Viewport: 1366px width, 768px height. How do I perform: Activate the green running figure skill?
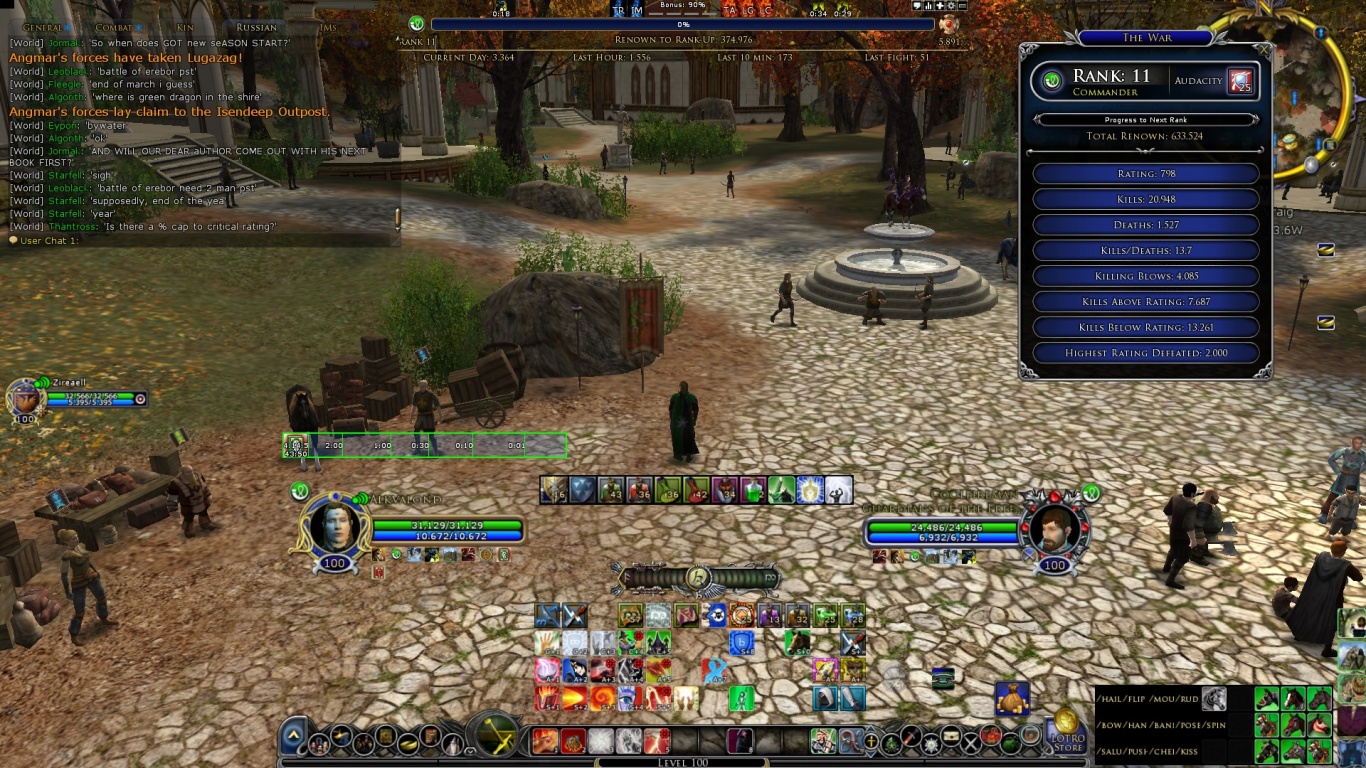click(x=741, y=697)
